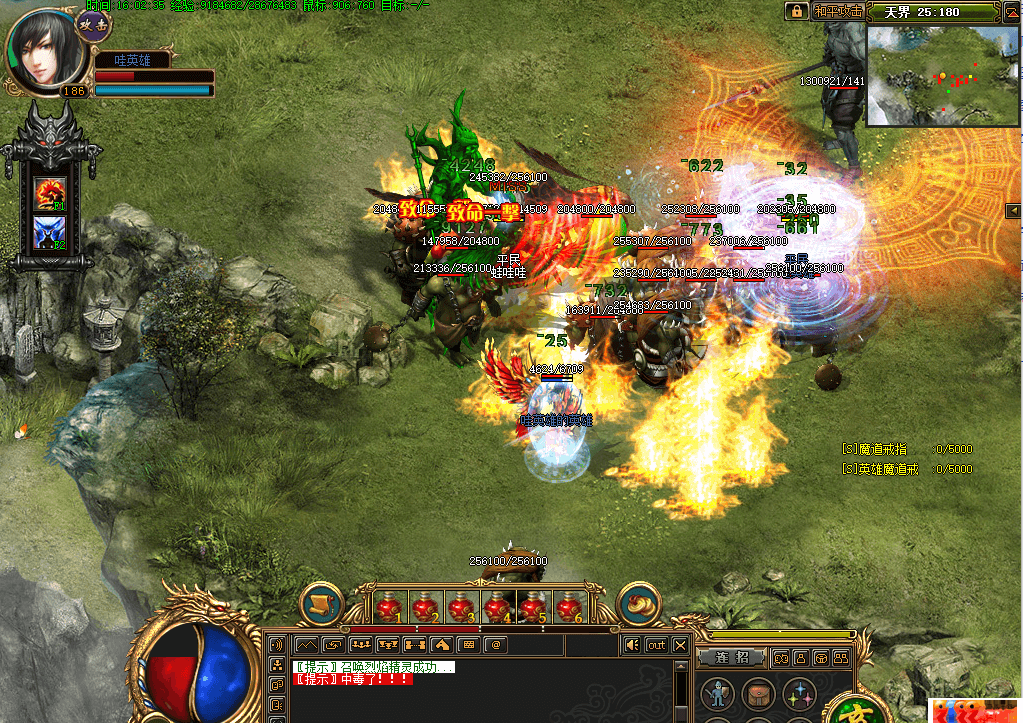Open the 连招 combo skills button

(732, 658)
